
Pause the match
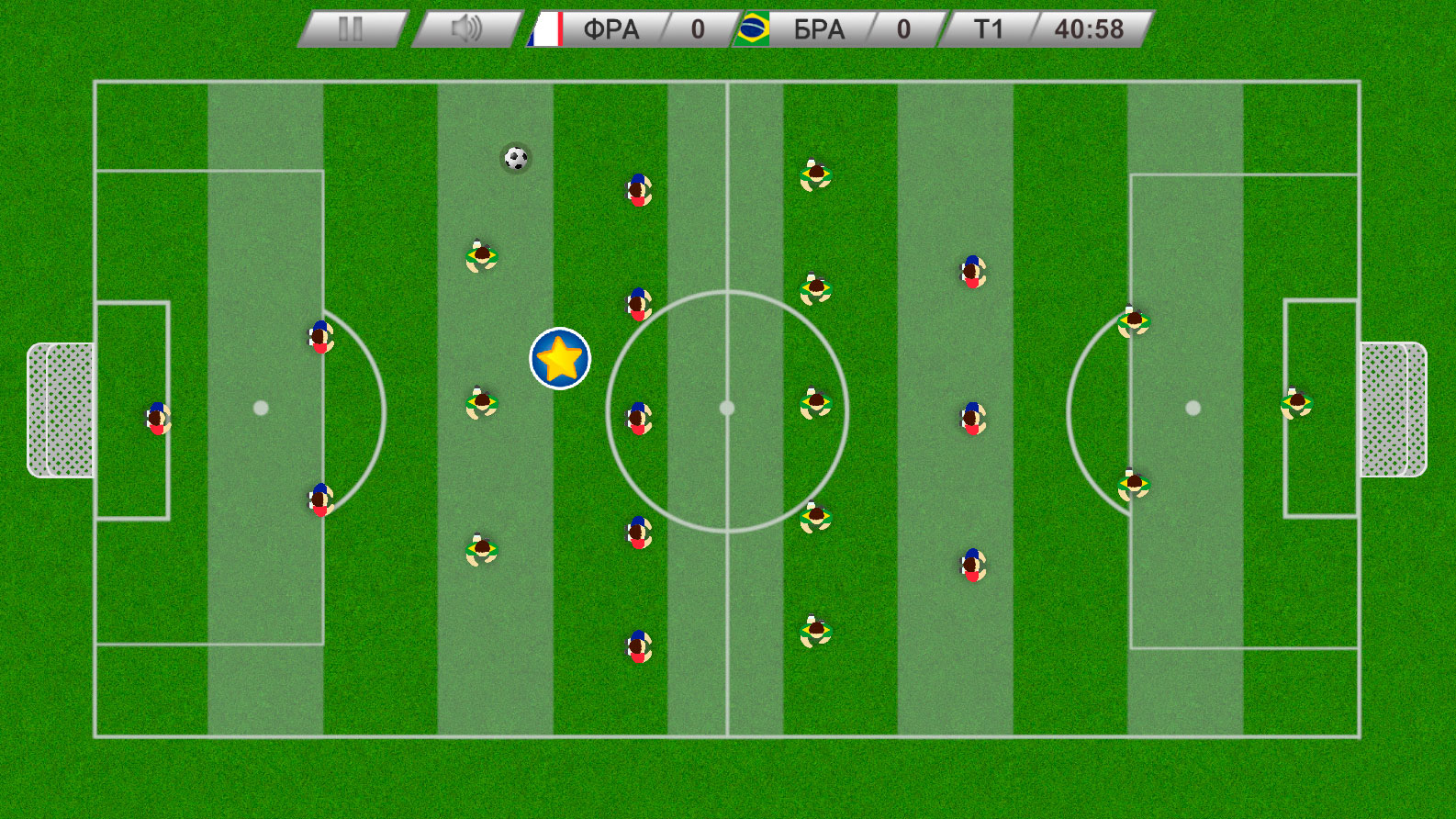[x=350, y=28]
